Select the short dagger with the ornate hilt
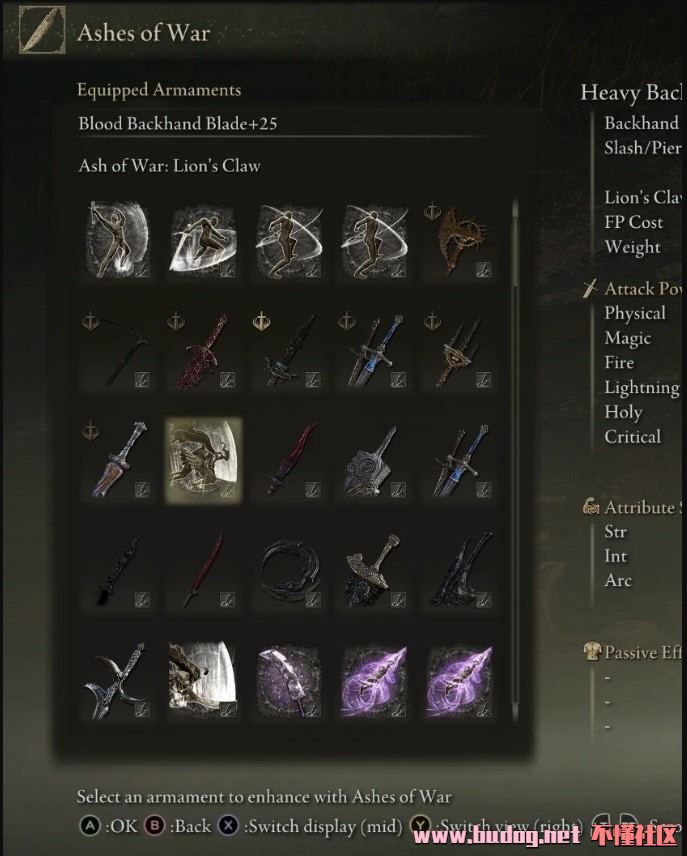687x856 pixels. click(x=118, y=458)
